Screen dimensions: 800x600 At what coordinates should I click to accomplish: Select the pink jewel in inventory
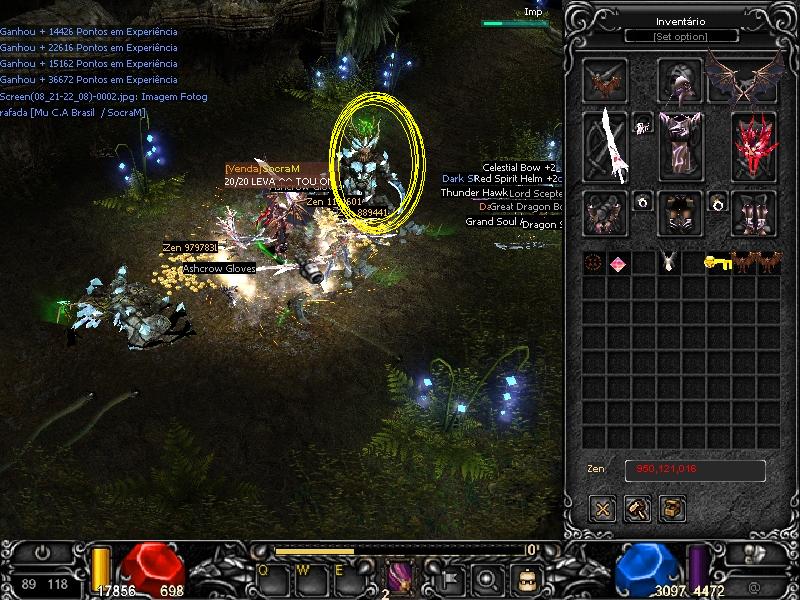point(618,263)
